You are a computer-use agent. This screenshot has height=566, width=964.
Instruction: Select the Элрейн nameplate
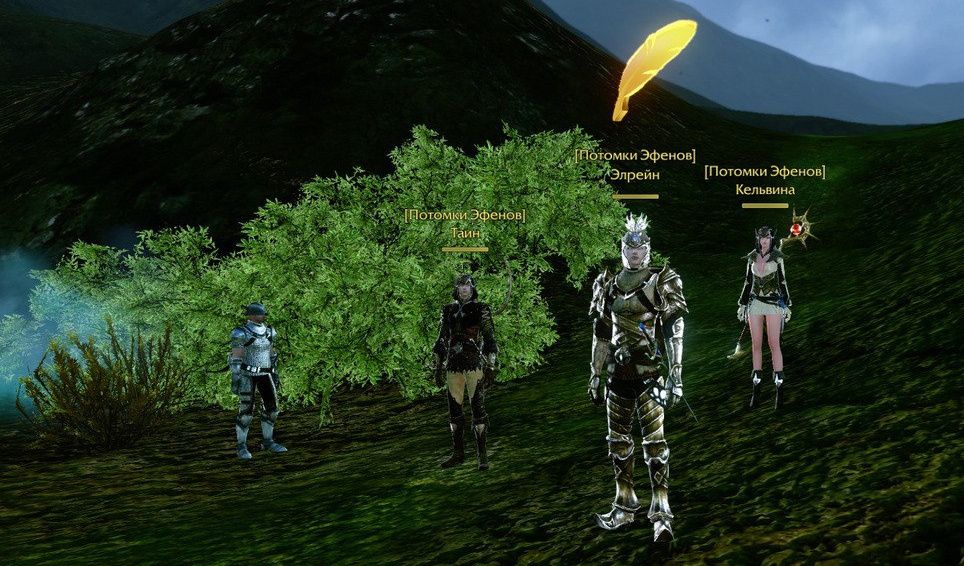click(x=635, y=174)
